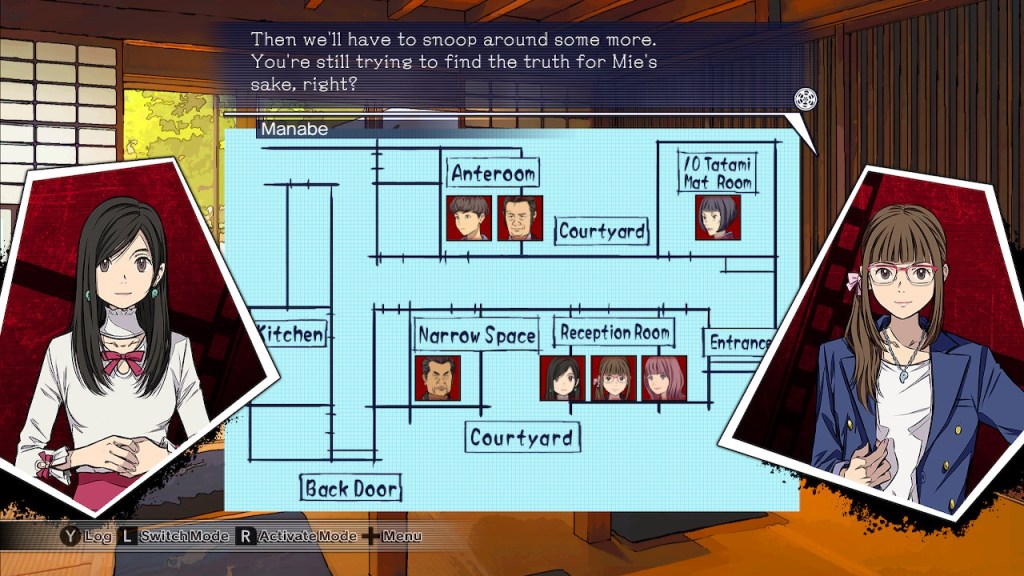Select the glasses girl portrait in Reception Room

pyautogui.click(x=613, y=378)
